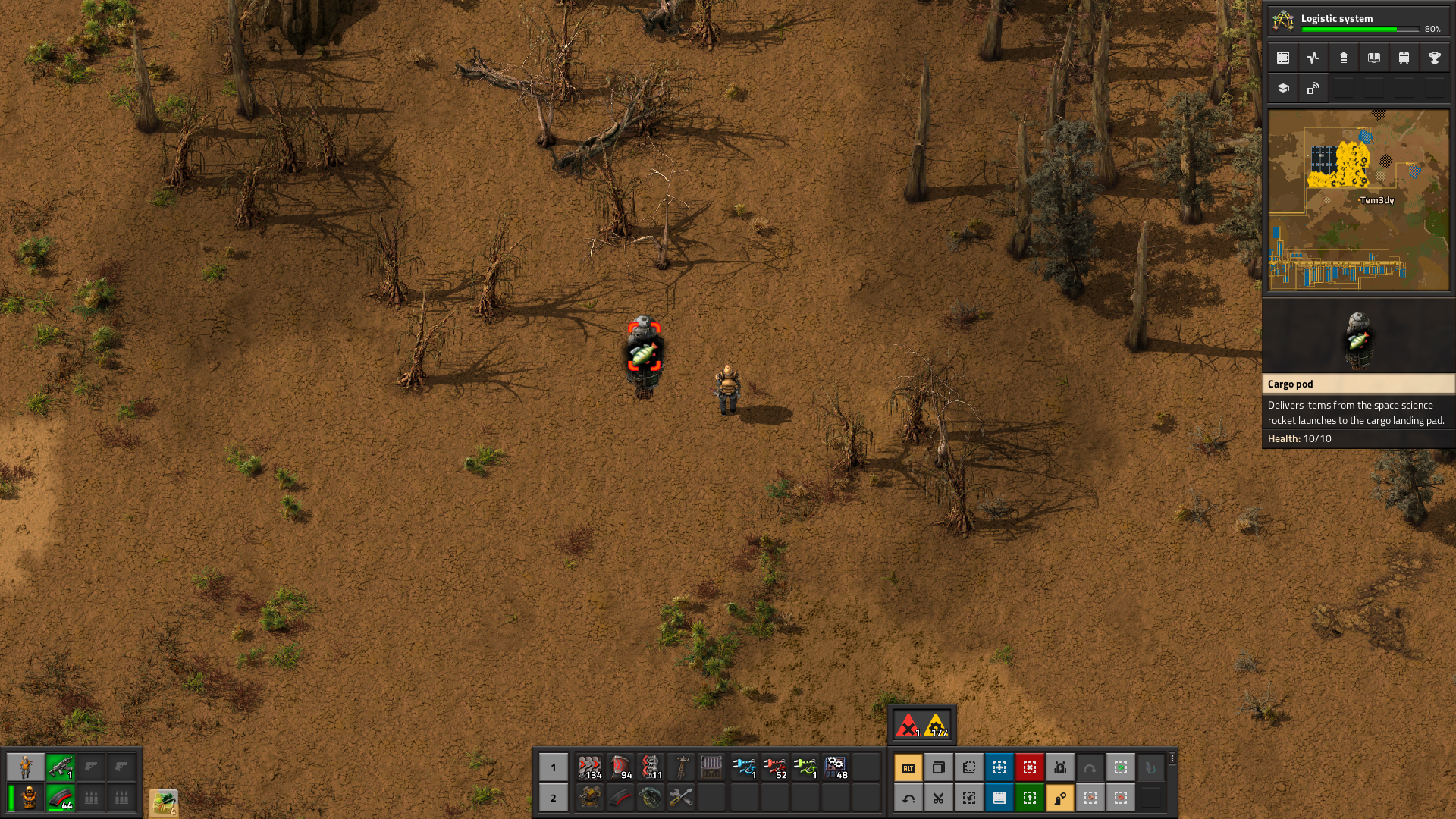Open the red alert warning icon
Image resolution: width=1456 pixels, height=819 pixels.
coord(908,726)
